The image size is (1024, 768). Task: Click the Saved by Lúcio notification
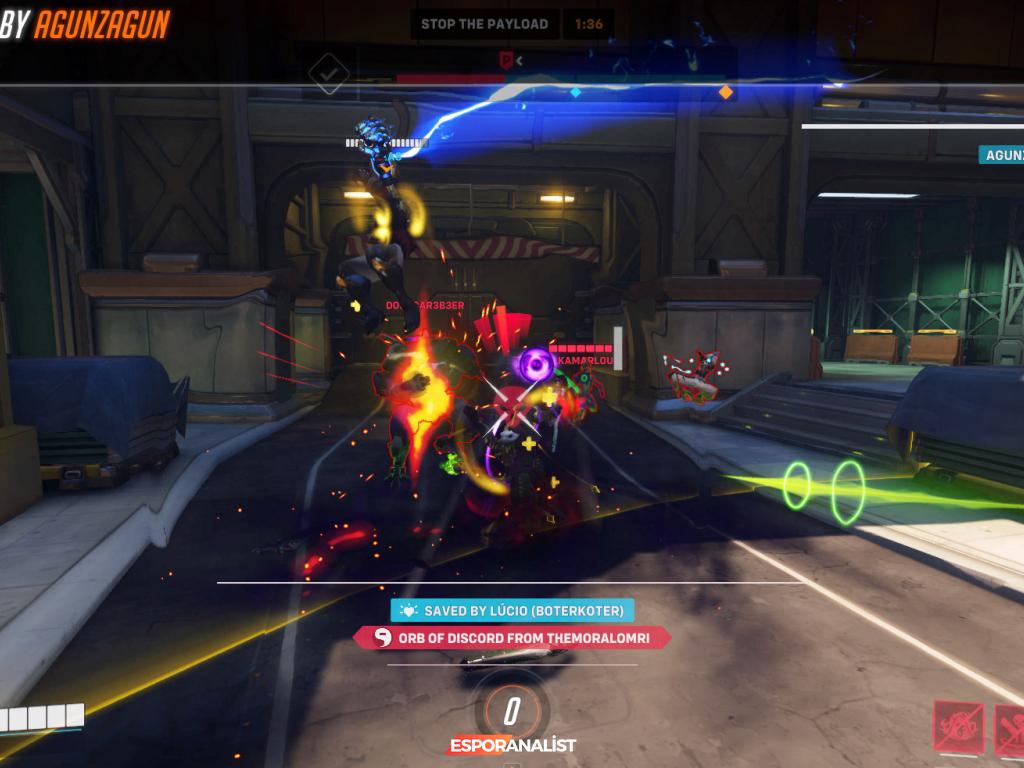(513, 610)
